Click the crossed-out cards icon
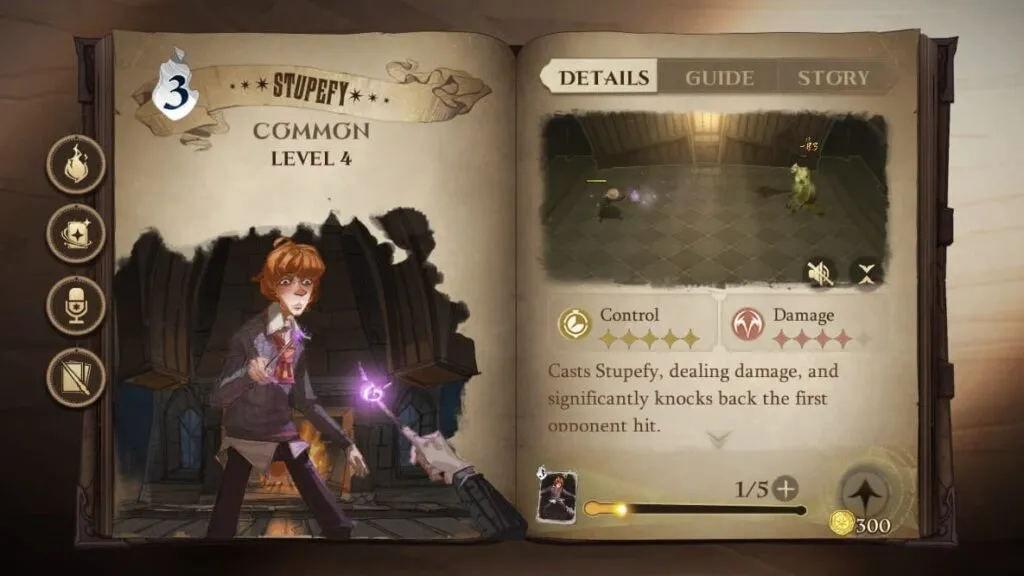This screenshot has width=1024, height=576. [x=76, y=378]
